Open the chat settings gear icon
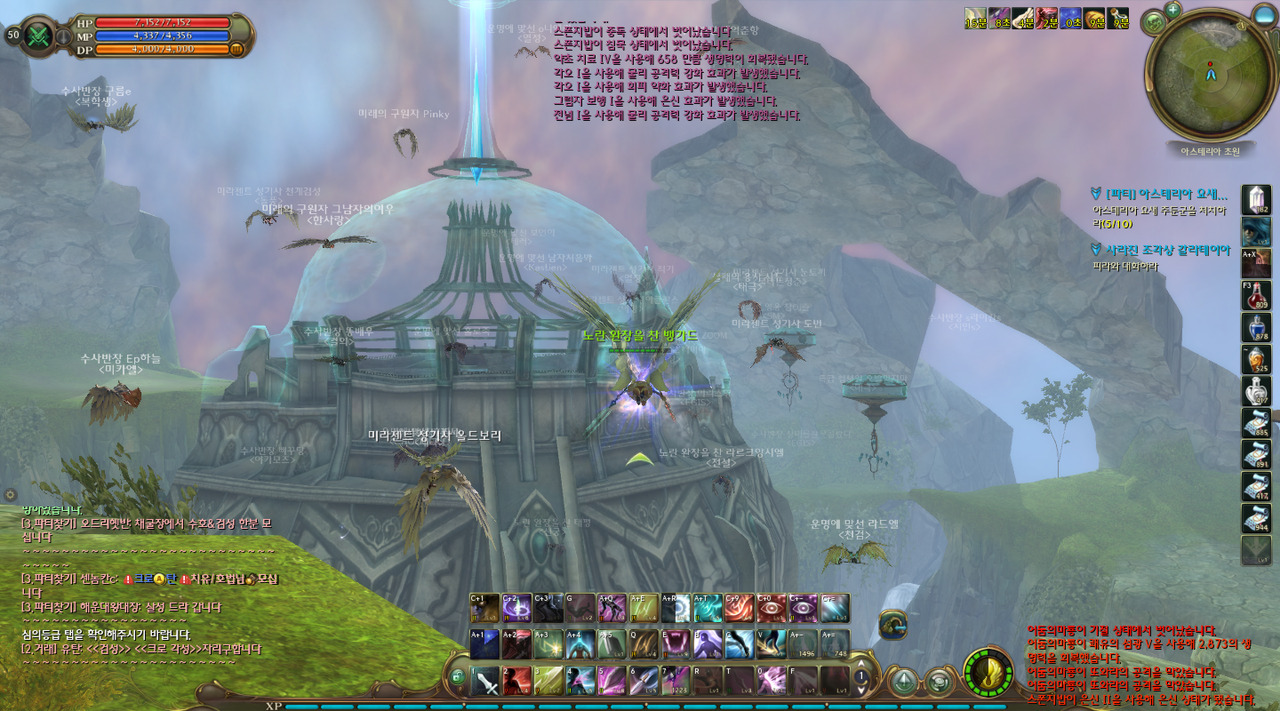This screenshot has height=711, width=1280. pos(10,495)
